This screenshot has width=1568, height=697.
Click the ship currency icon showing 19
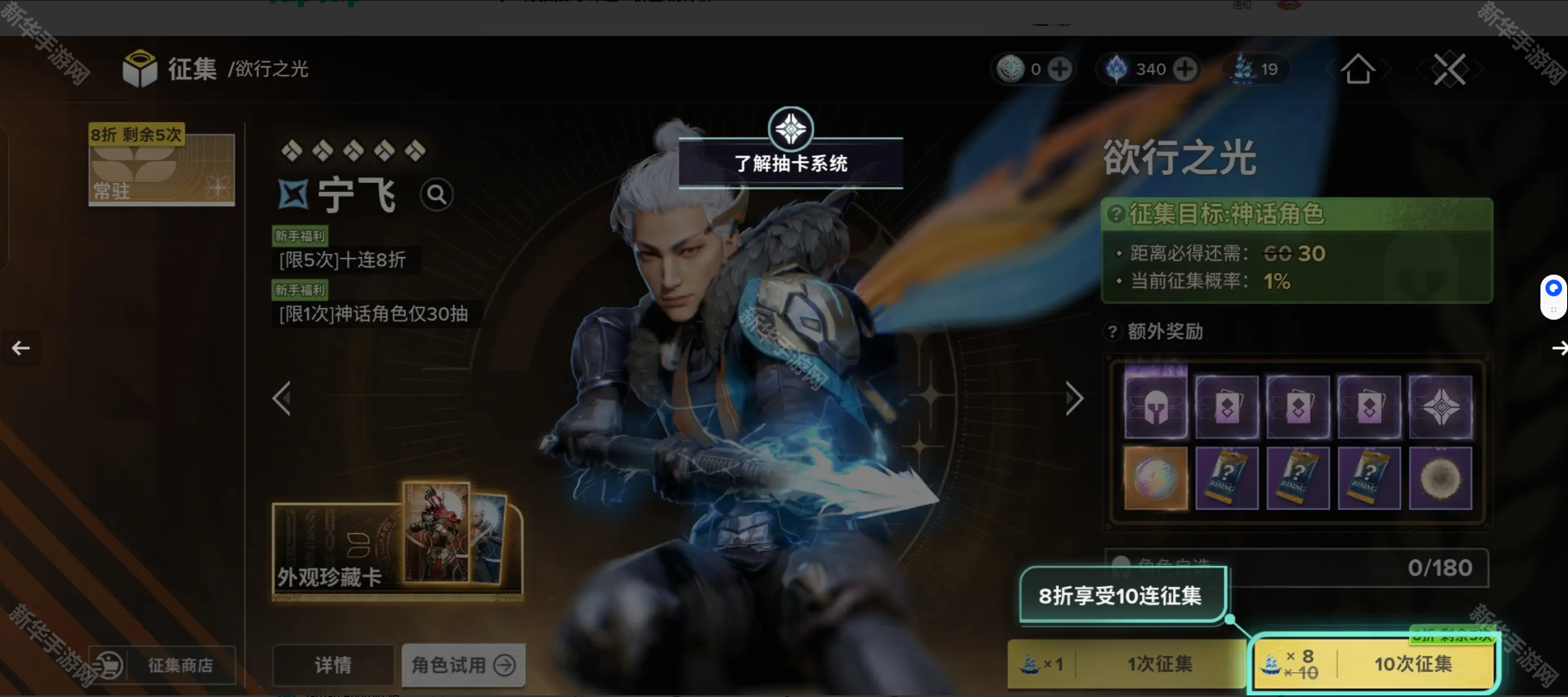1243,69
